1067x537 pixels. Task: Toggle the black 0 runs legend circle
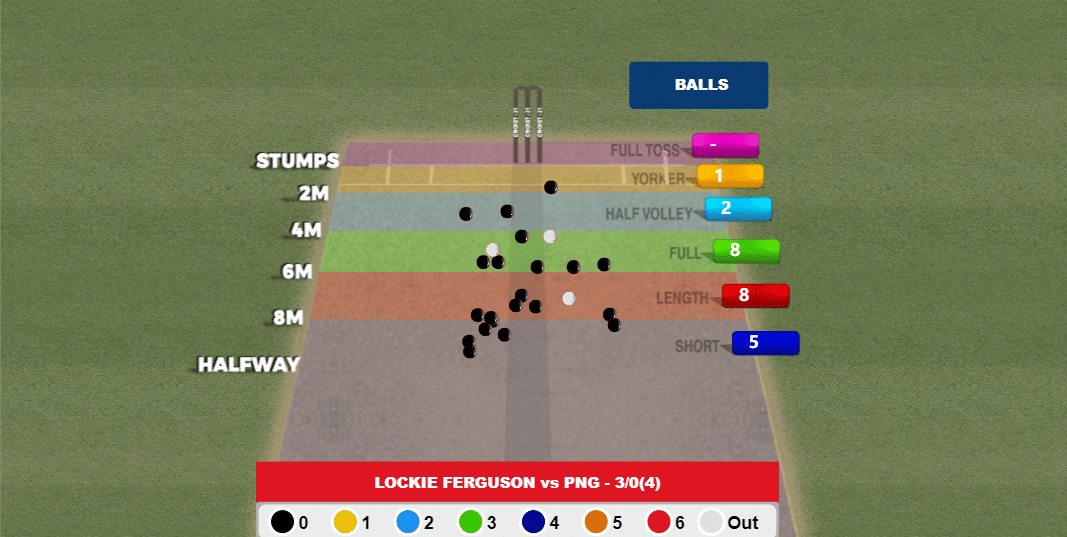[x=283, y=522]
